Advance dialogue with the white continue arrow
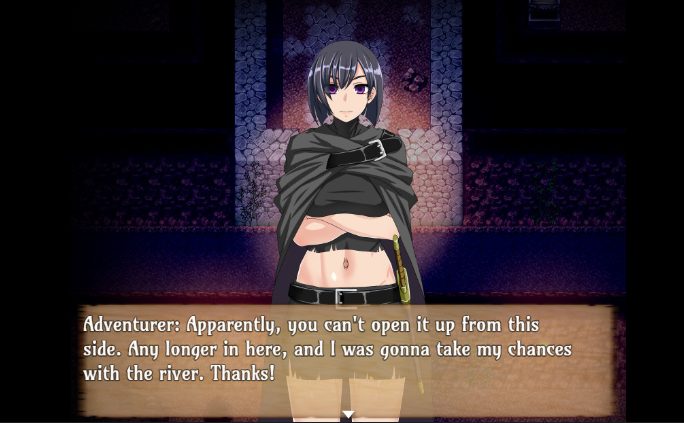The width and height of the screenshot is (684, 423). pyautogui.click(x=348, y=413)
